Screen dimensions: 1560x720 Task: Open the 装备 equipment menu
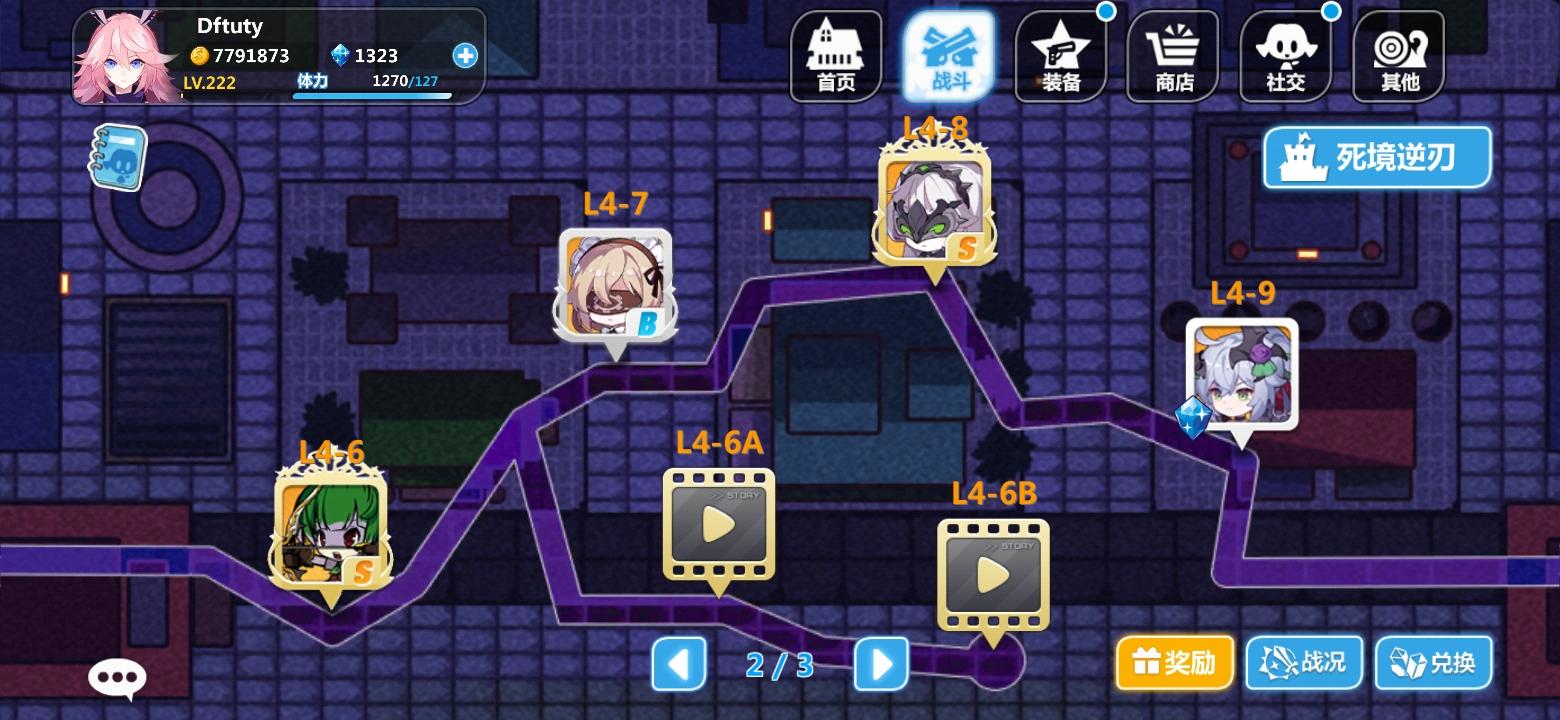pos(1060,55)
